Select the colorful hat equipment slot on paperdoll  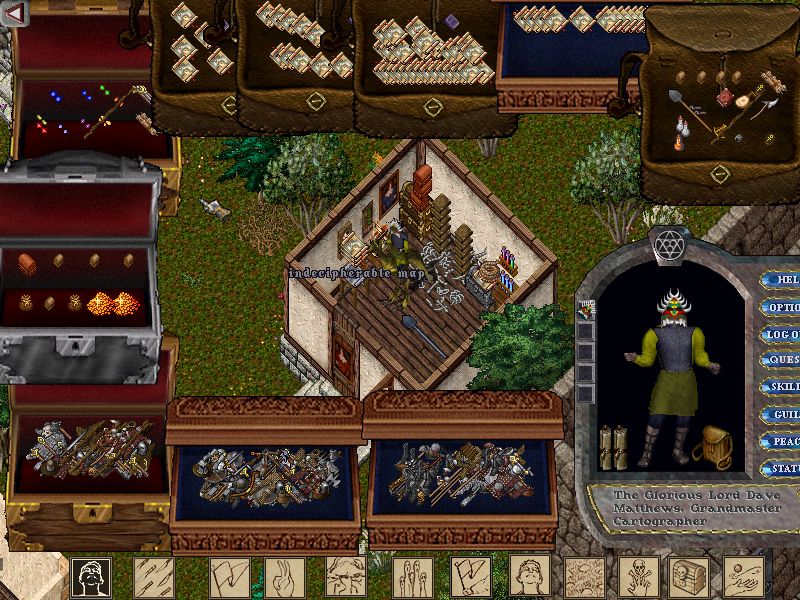click(x=585, y=311)
